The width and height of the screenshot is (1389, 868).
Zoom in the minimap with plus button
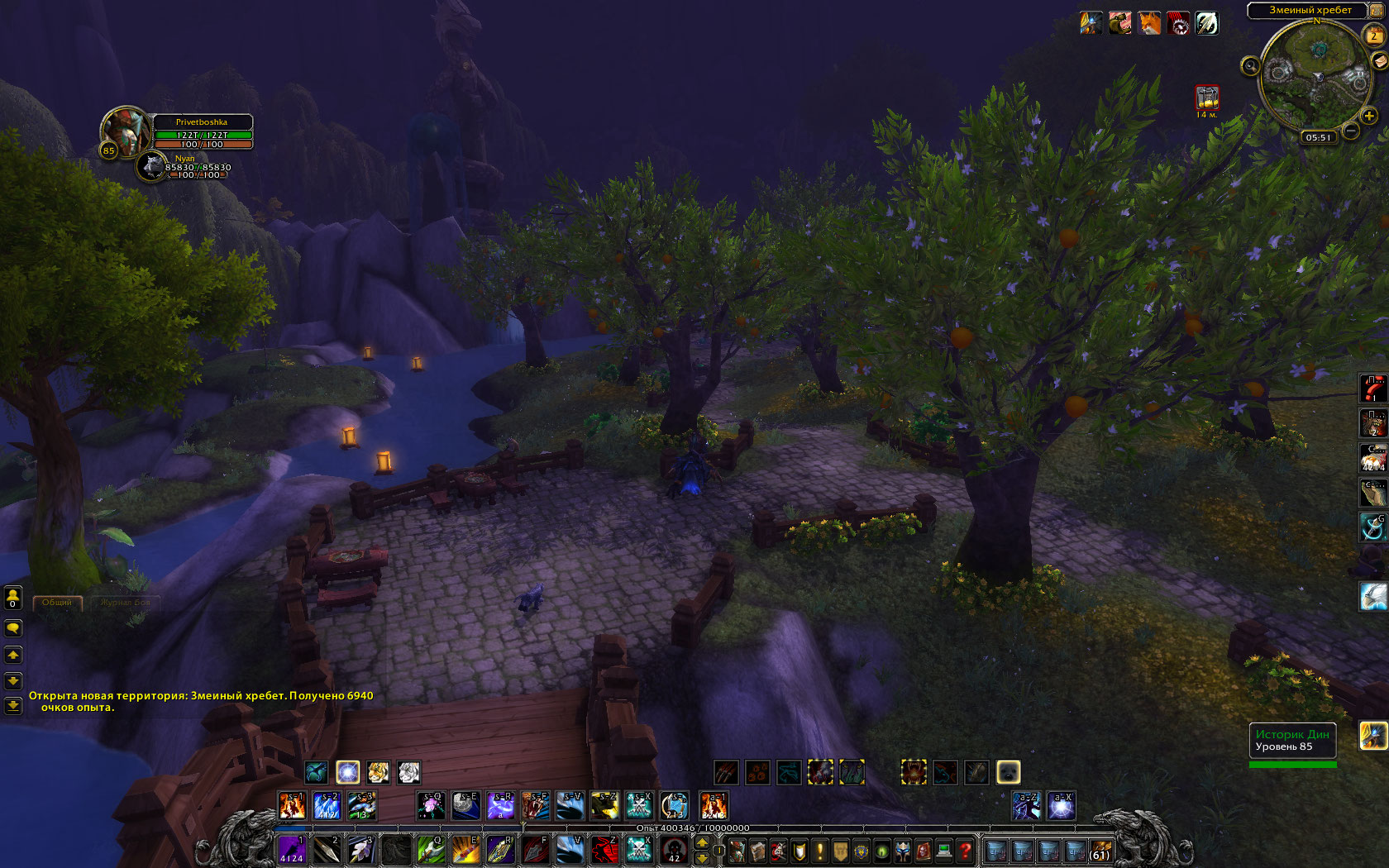pos(1369,116)
